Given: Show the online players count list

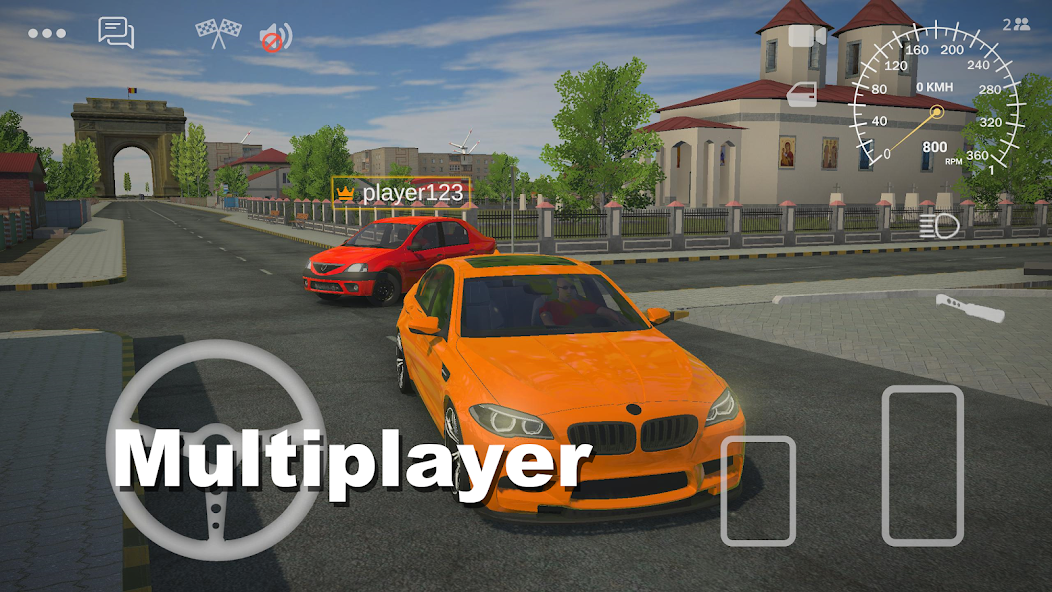Looking at the screenshot, I should [x=1016, y=24].
